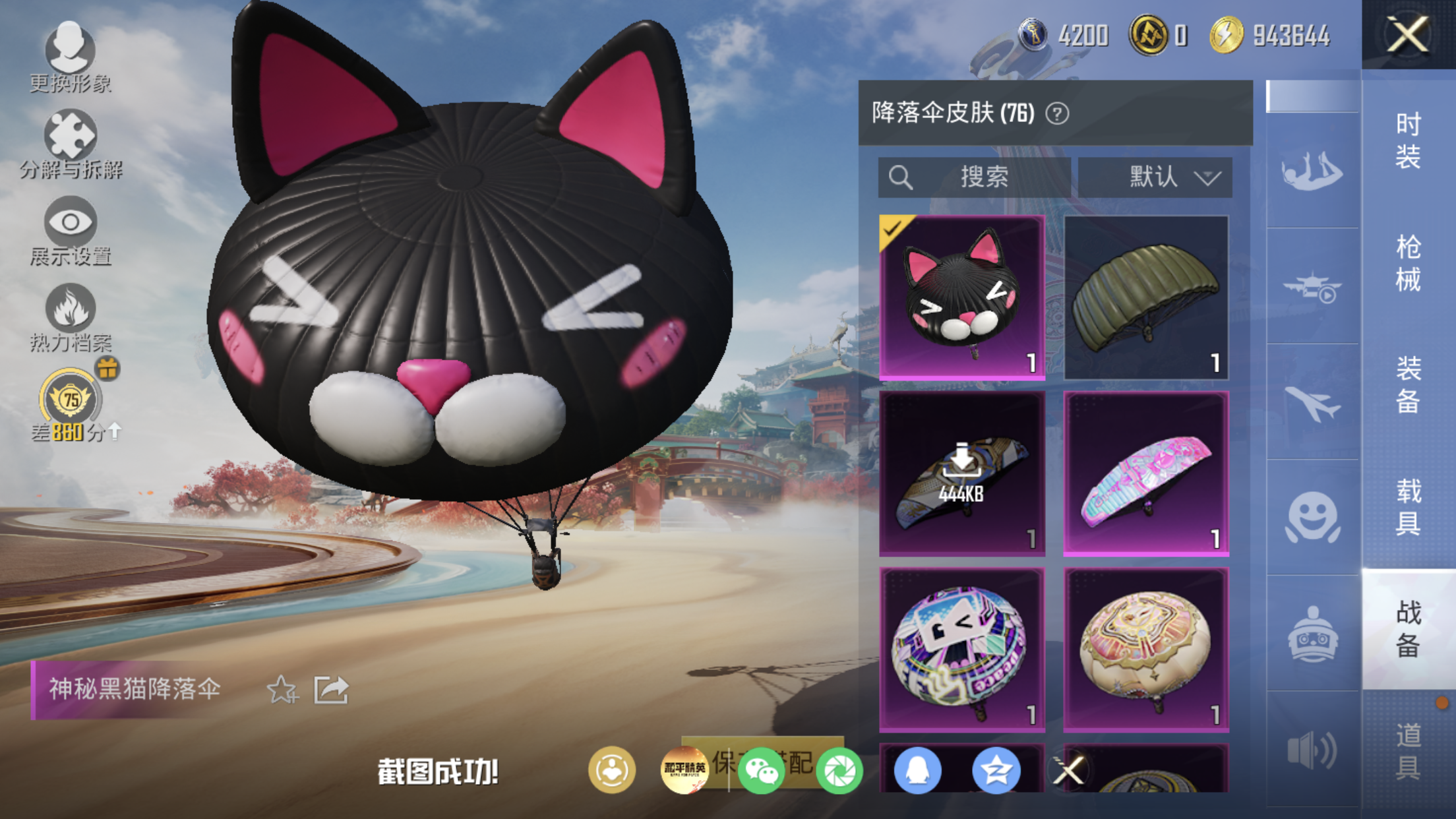
Task: Close the inventory screen with the X
Action: coord(1408,34)
